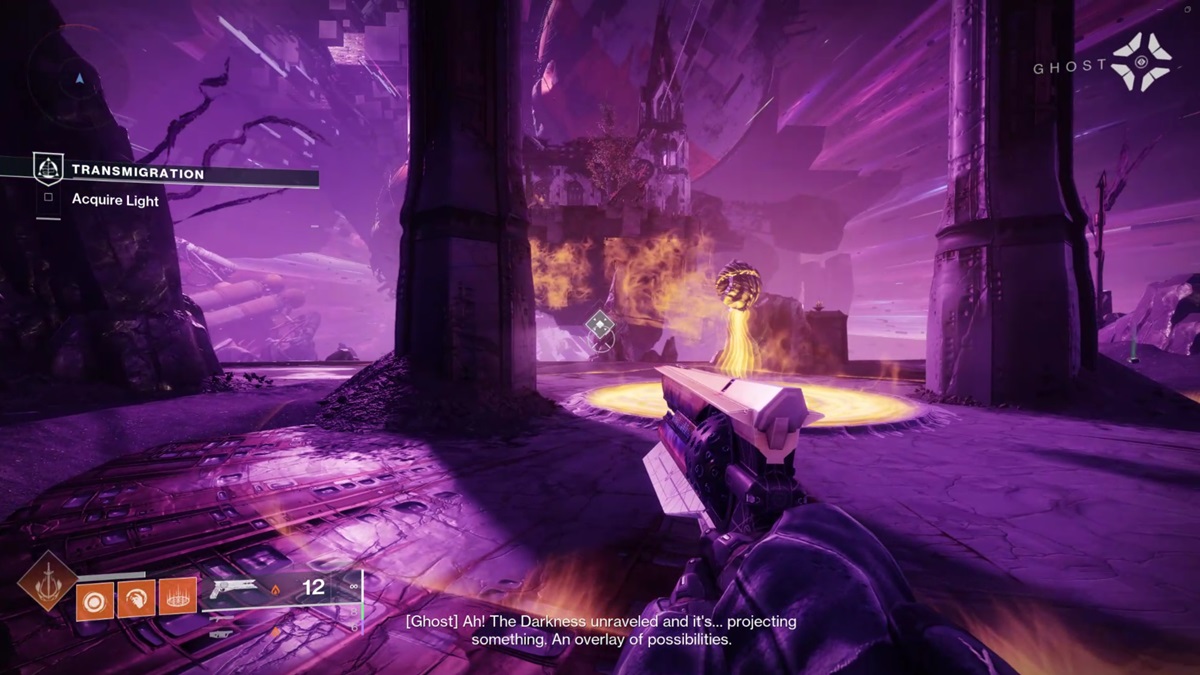This screenshot has width=1200, height=675.
Task: Use the grenade ability icon
Action: pyautogui.click(x=95, y=597)
